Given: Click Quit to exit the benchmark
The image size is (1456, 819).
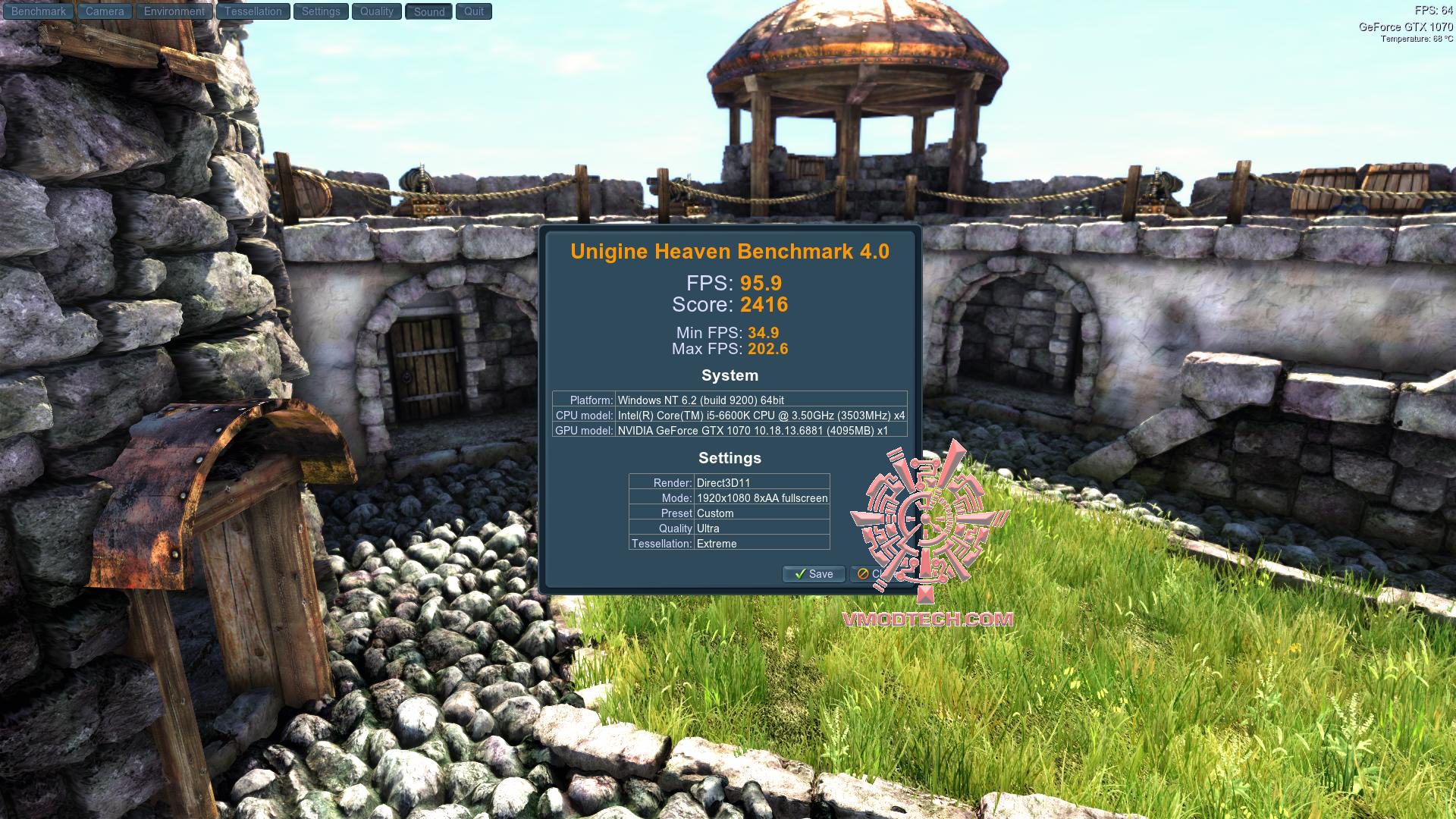Looking at the screenshot, I should point(474,11).
